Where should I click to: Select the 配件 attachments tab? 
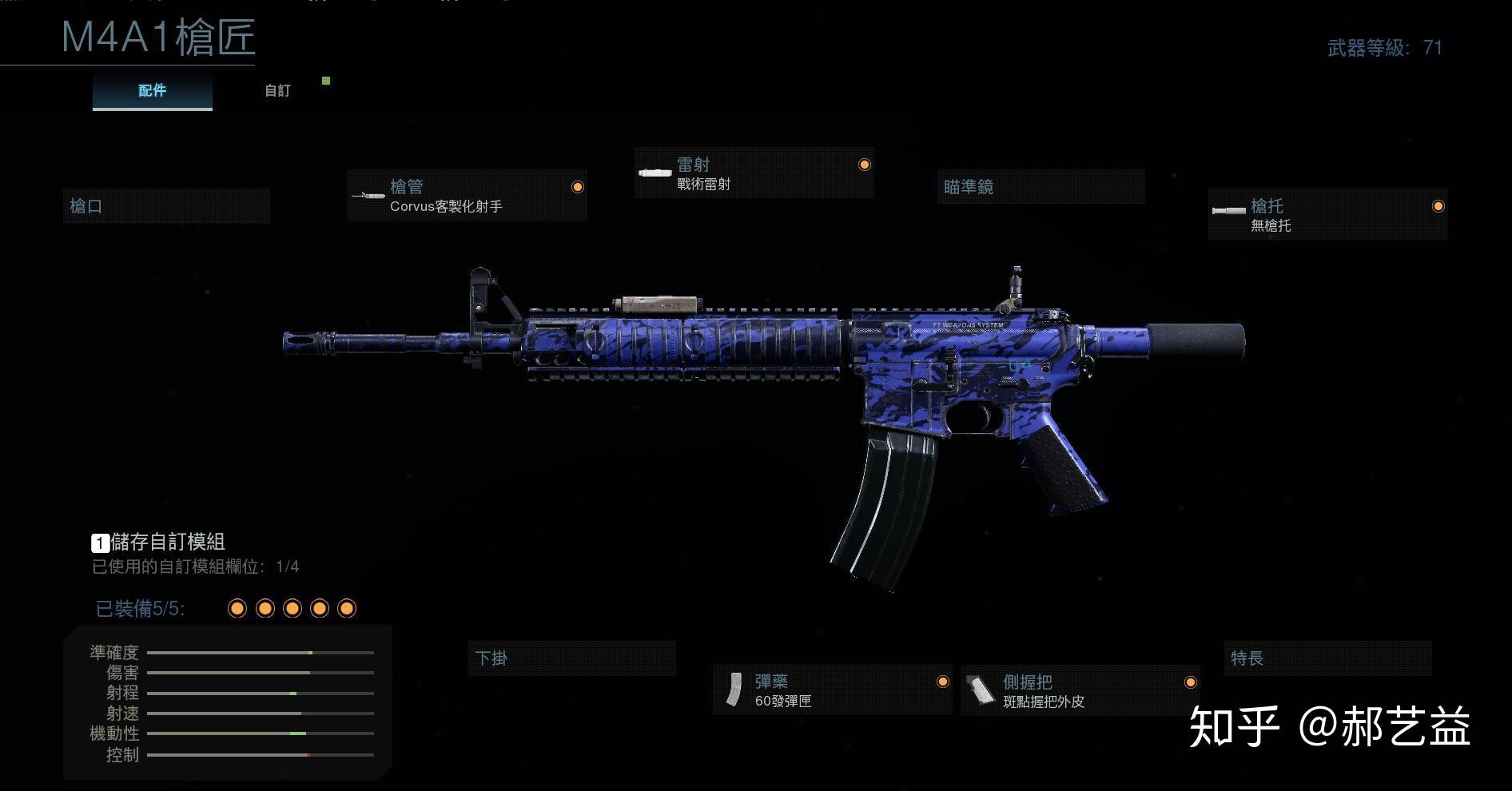[152, 90]
